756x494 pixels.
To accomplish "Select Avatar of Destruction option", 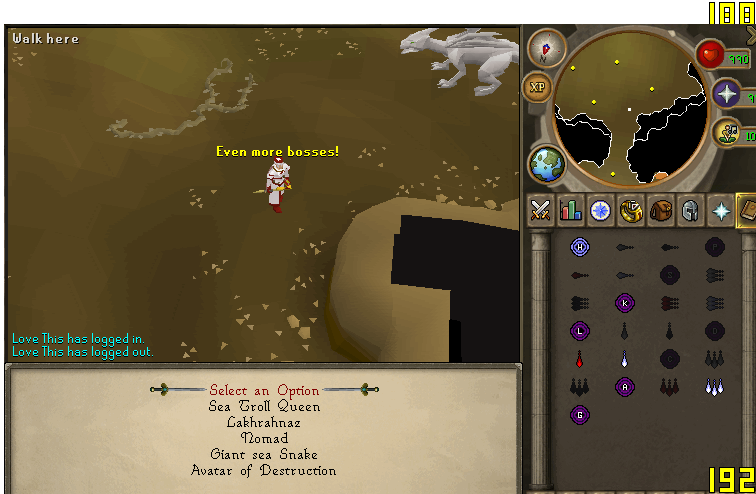I will tap(264, 470).
